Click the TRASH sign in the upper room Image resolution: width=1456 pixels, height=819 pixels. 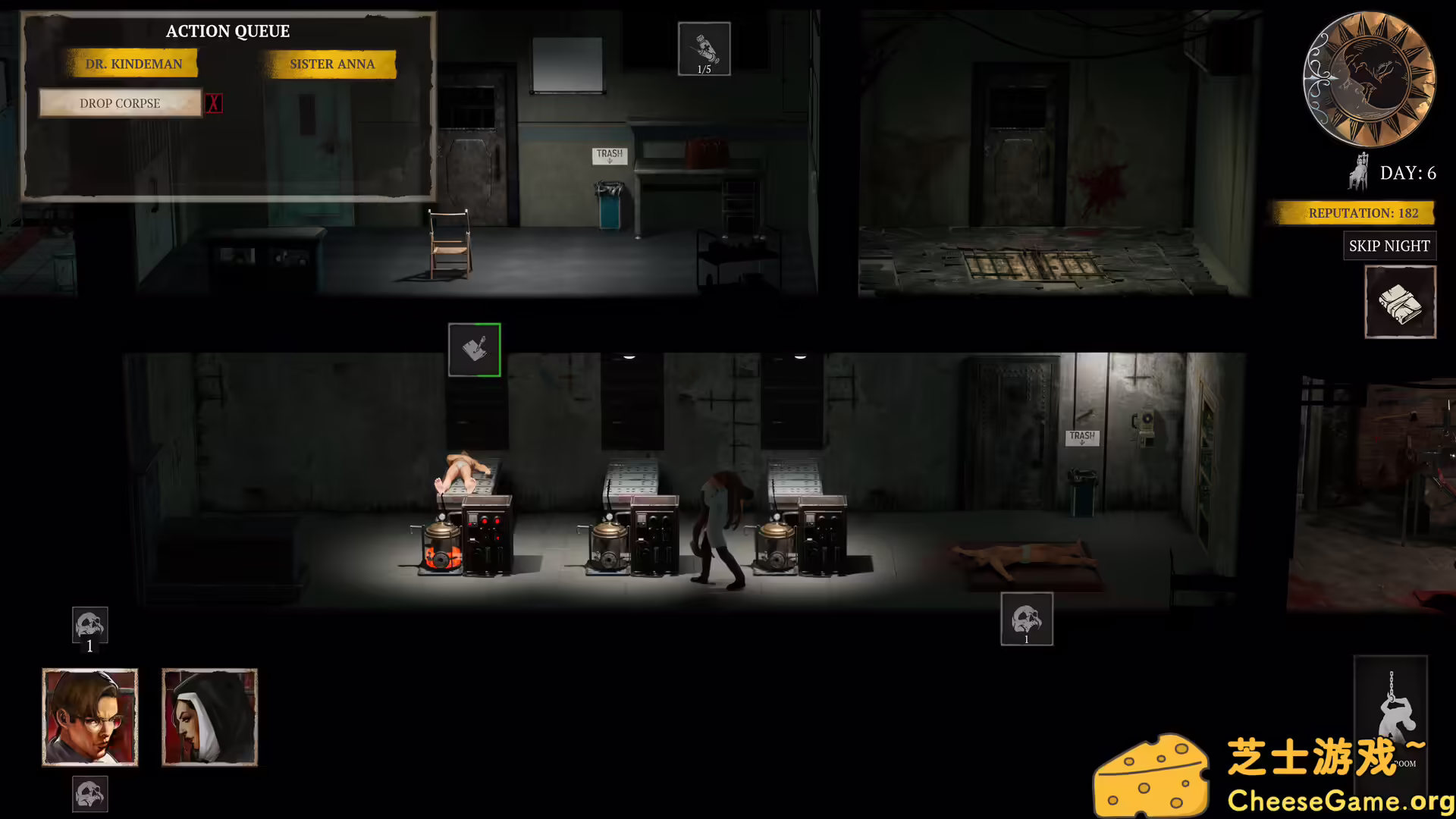click(x=608, y=155)
